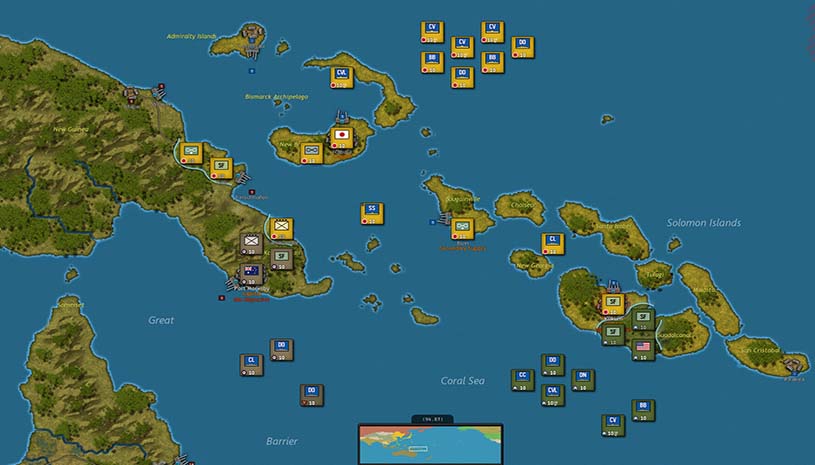Select the gray envelope infantry unit
Image resolution: width=815 pixels, height=465 pixels.
[251, 243]
